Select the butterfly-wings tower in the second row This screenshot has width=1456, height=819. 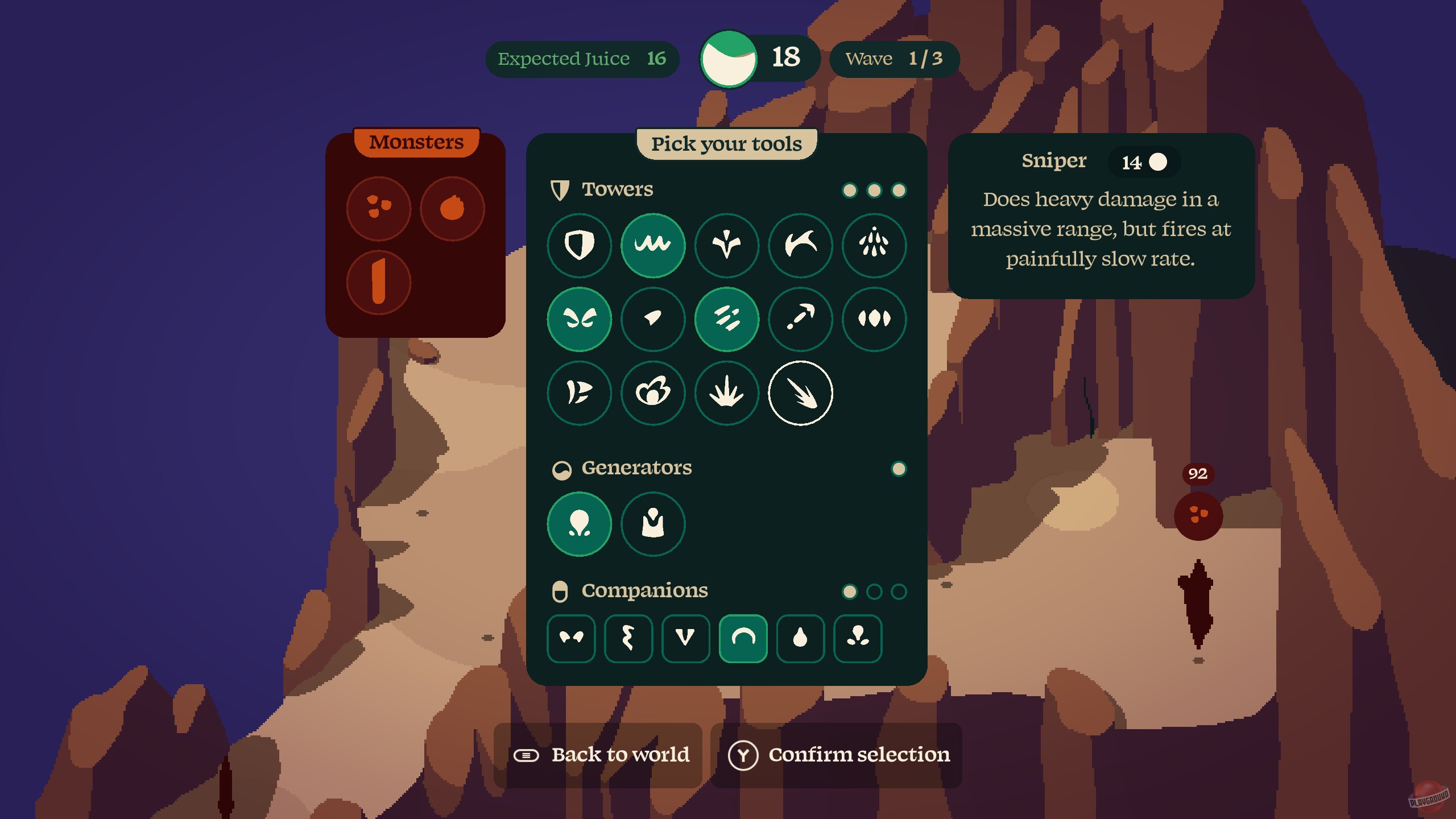coord(580,319)
